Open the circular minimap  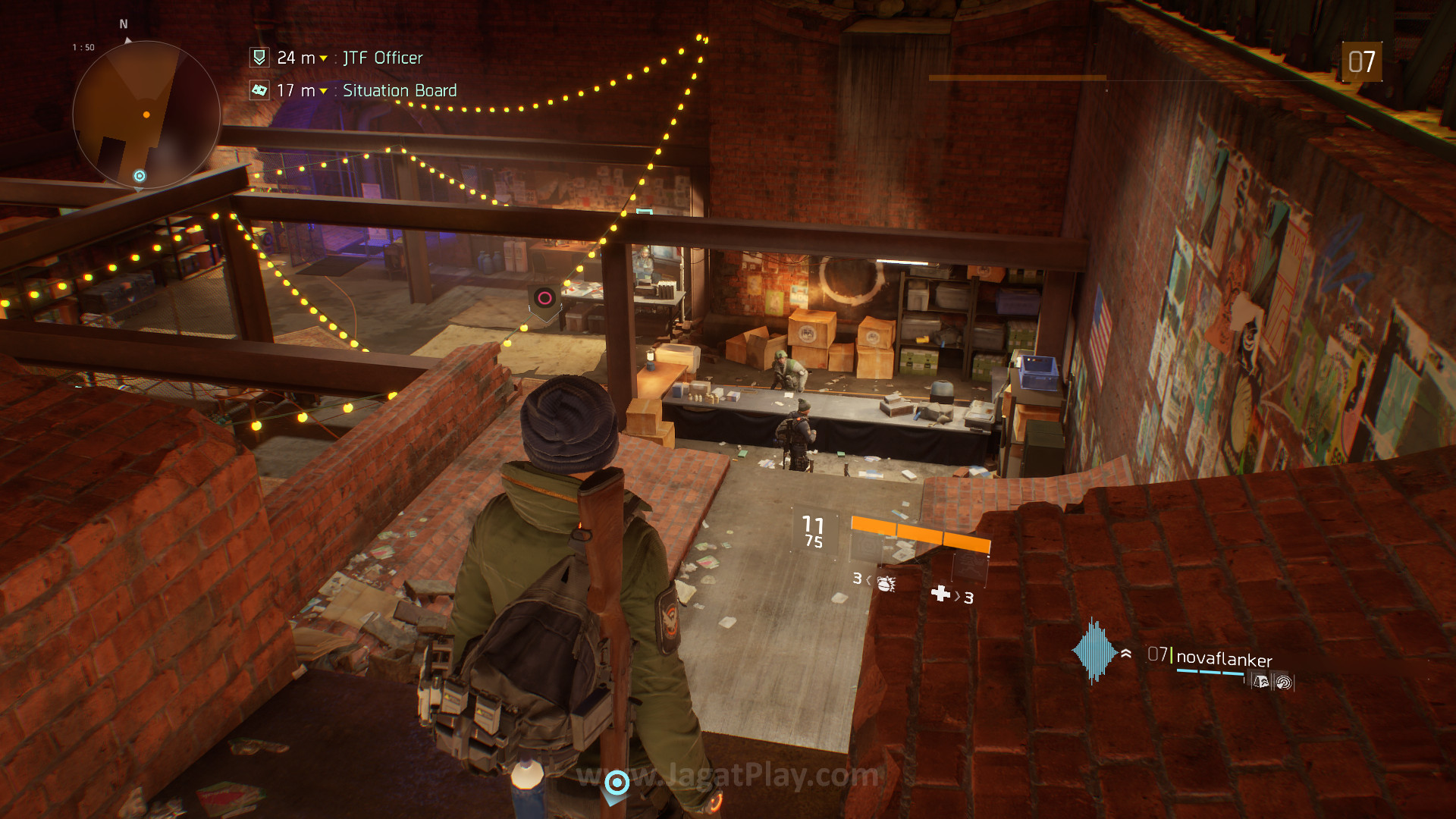(146, 115)
